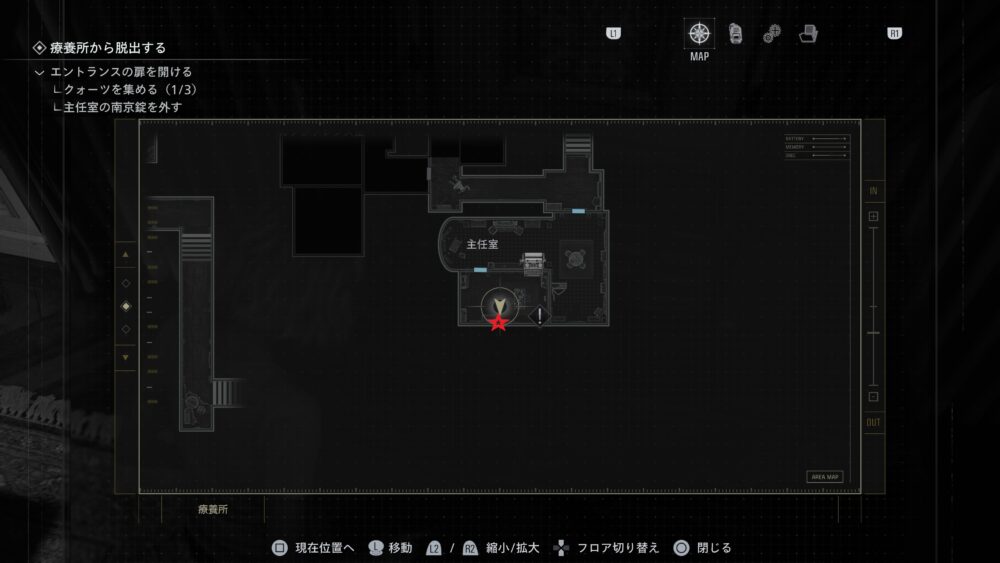Open the backpack inventory tab
The width and height of the screenshot is (1000, 563).
pyautogui.click(x=735, y=33)
